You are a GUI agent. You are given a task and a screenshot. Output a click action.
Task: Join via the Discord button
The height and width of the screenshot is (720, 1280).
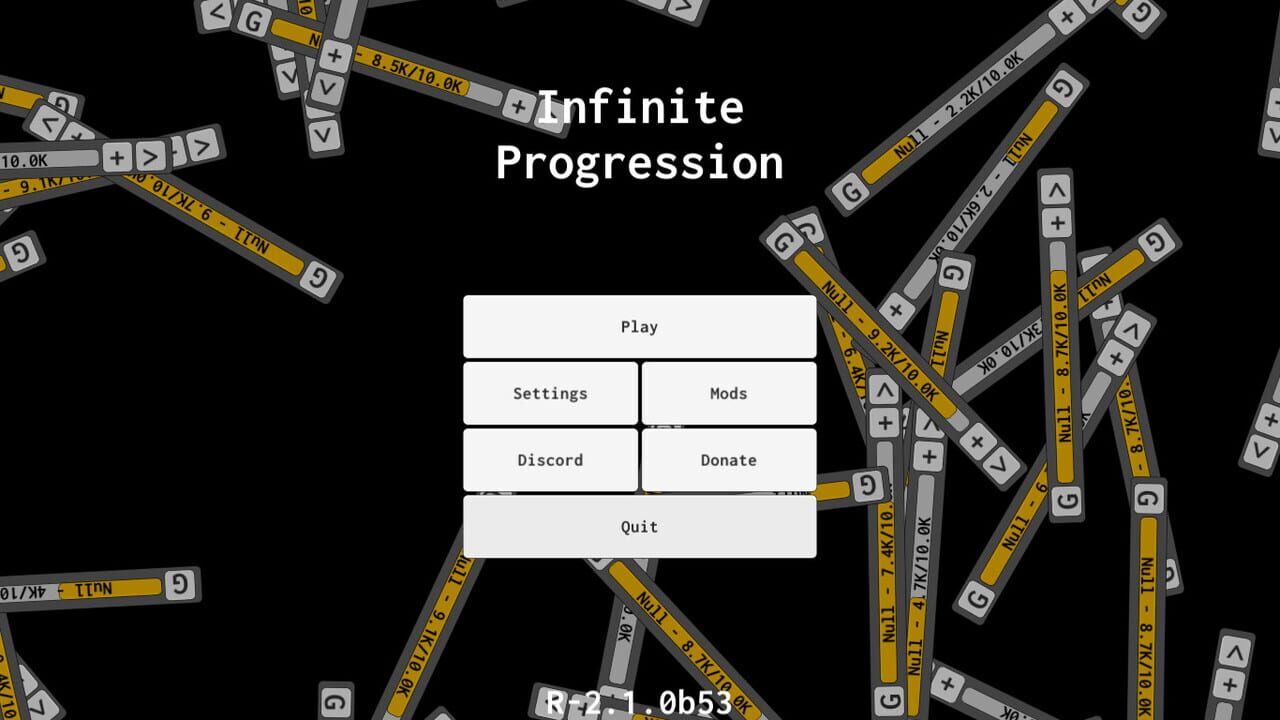click(549, 460)
